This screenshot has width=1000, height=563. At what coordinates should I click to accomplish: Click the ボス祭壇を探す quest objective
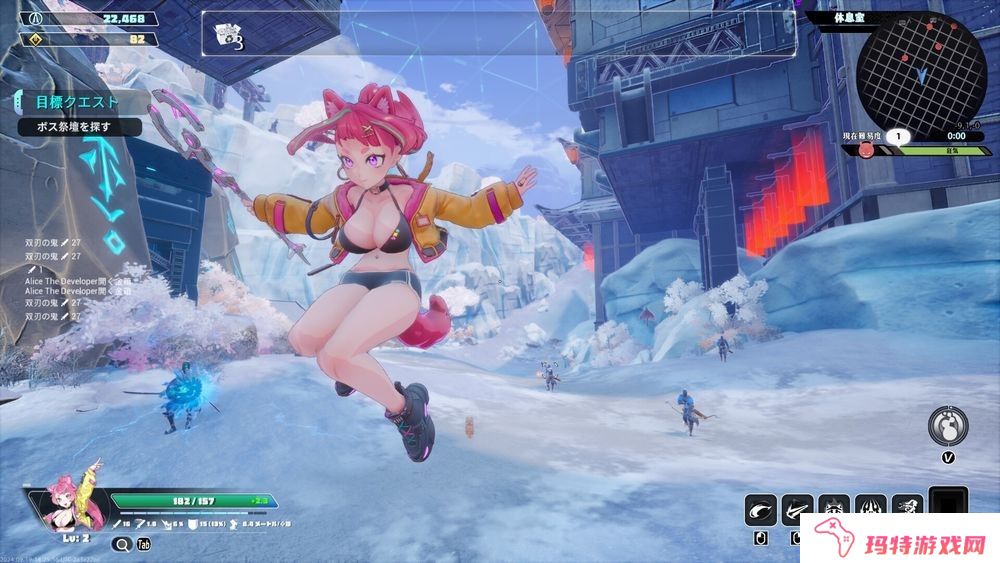click(75, 127)
